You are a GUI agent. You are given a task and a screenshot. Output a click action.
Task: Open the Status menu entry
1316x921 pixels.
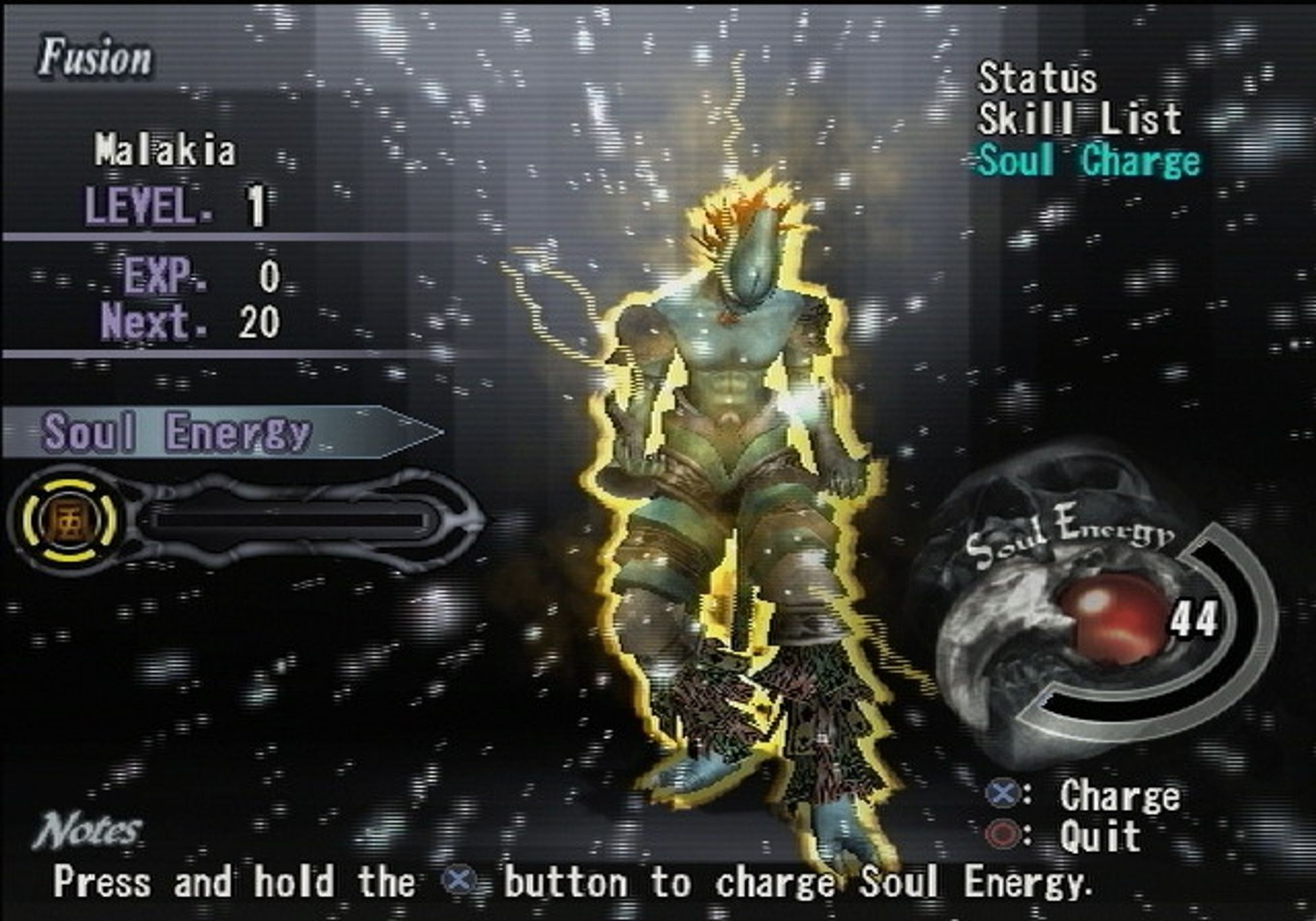1038,80
